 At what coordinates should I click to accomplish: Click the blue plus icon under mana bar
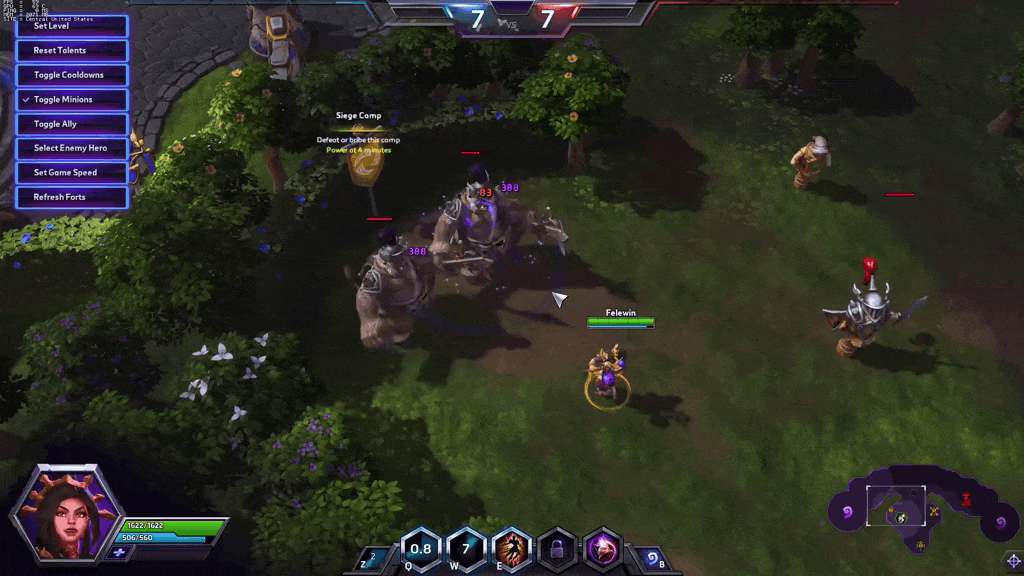point(119,552)
